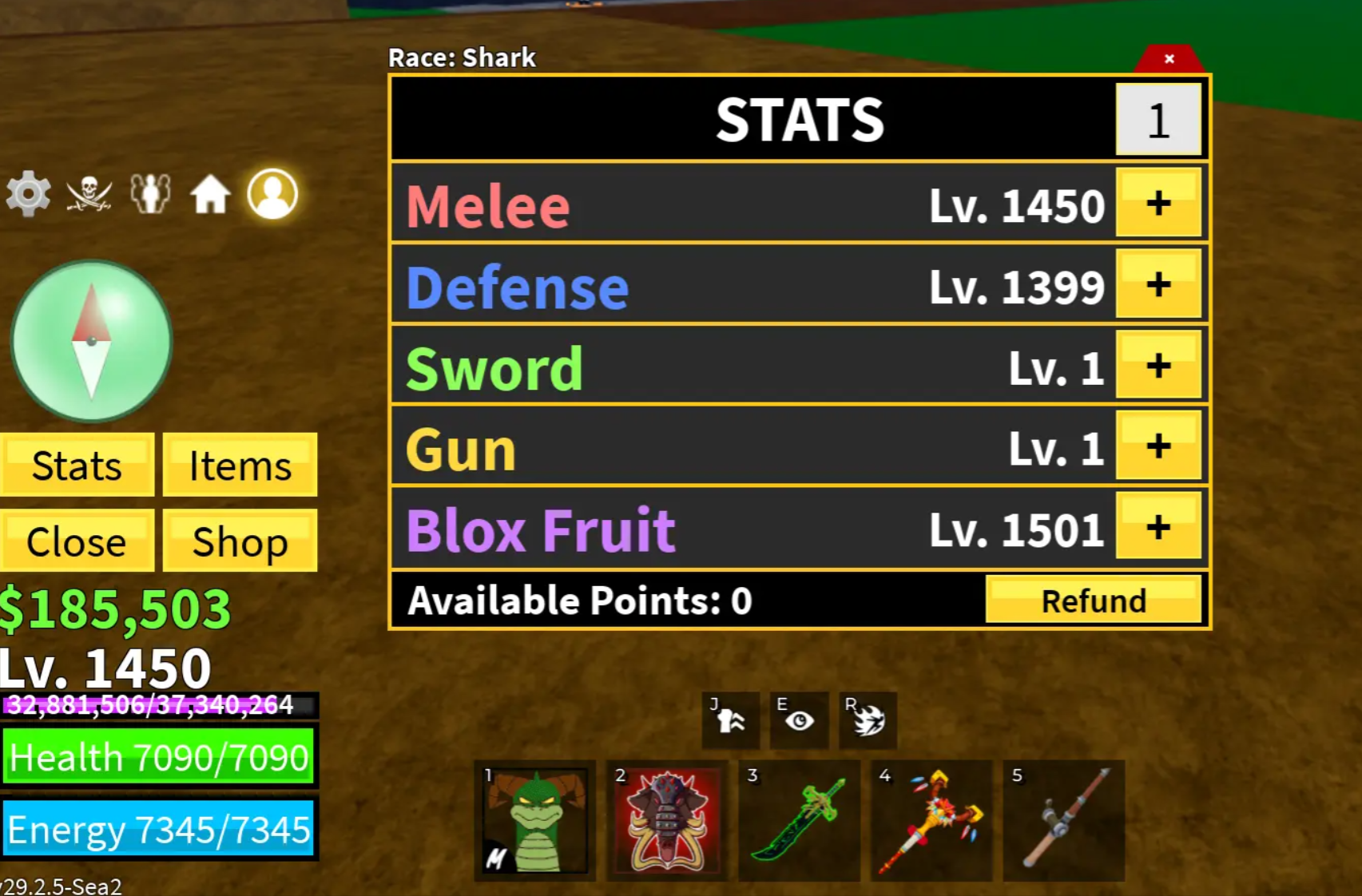Select hotbar slot 3 green sword
Image resolution: width=1362 pixels, height=896 pixels.
(799, 821)
